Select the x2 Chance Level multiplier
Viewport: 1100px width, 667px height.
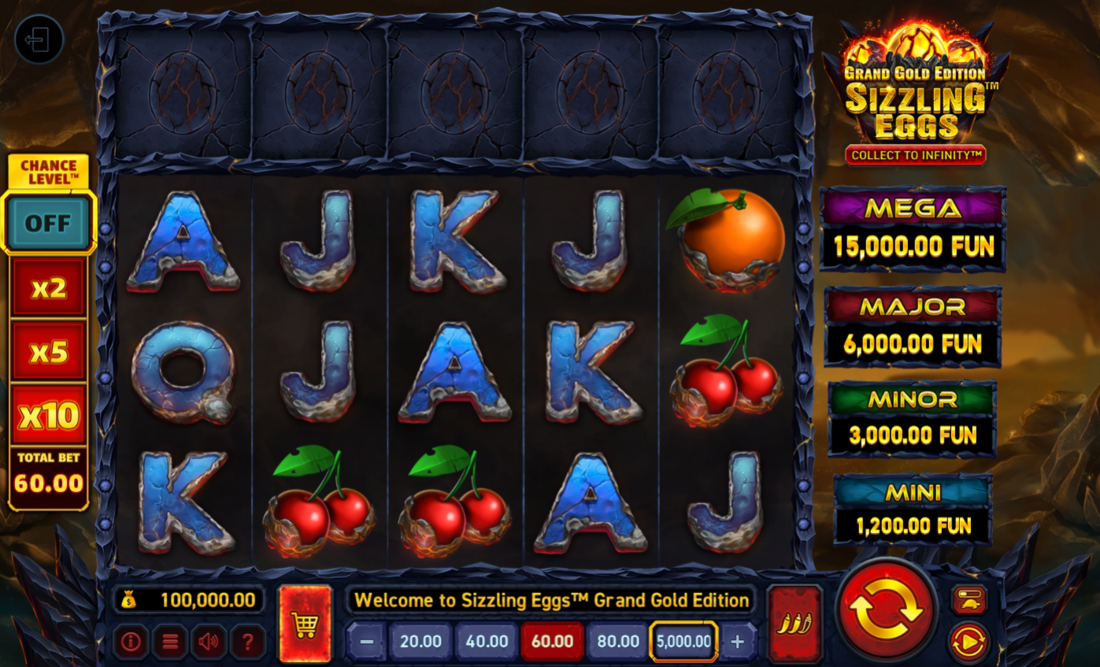tap(48, 288)
